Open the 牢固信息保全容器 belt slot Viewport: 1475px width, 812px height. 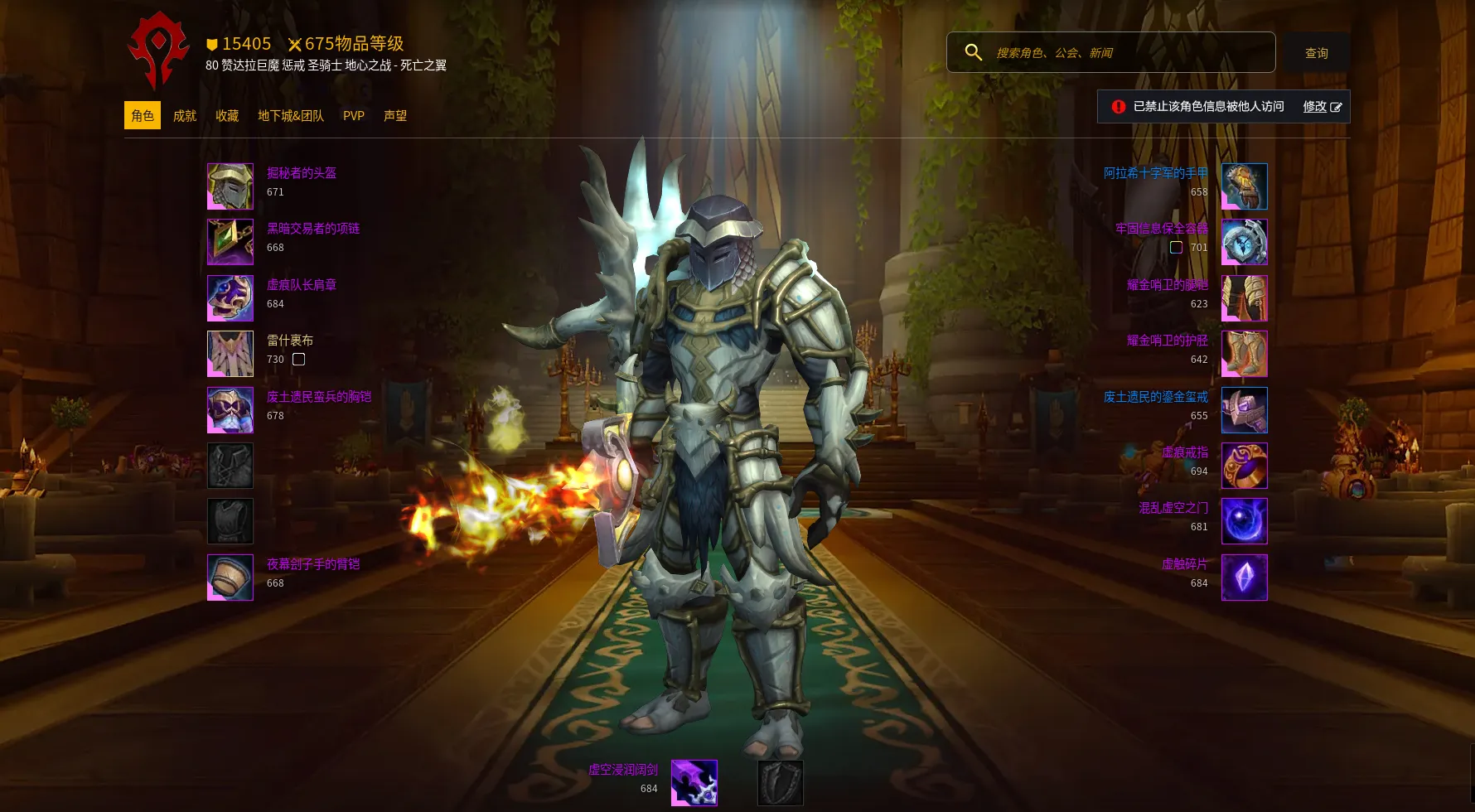(1244, 242)
